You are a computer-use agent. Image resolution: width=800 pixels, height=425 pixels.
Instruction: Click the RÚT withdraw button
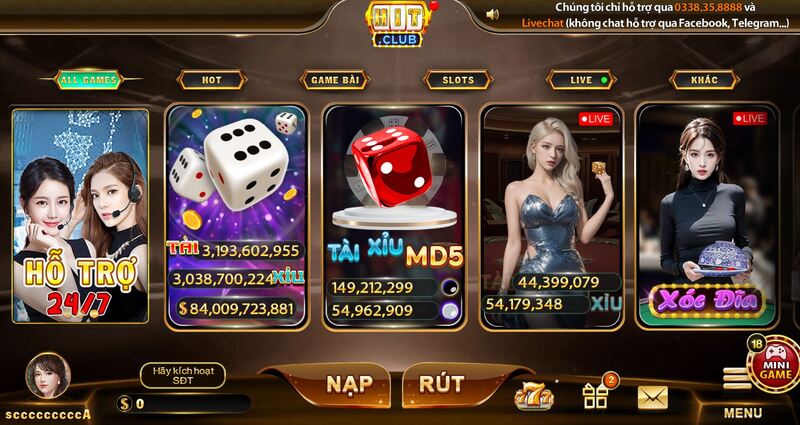pos(441,384)
